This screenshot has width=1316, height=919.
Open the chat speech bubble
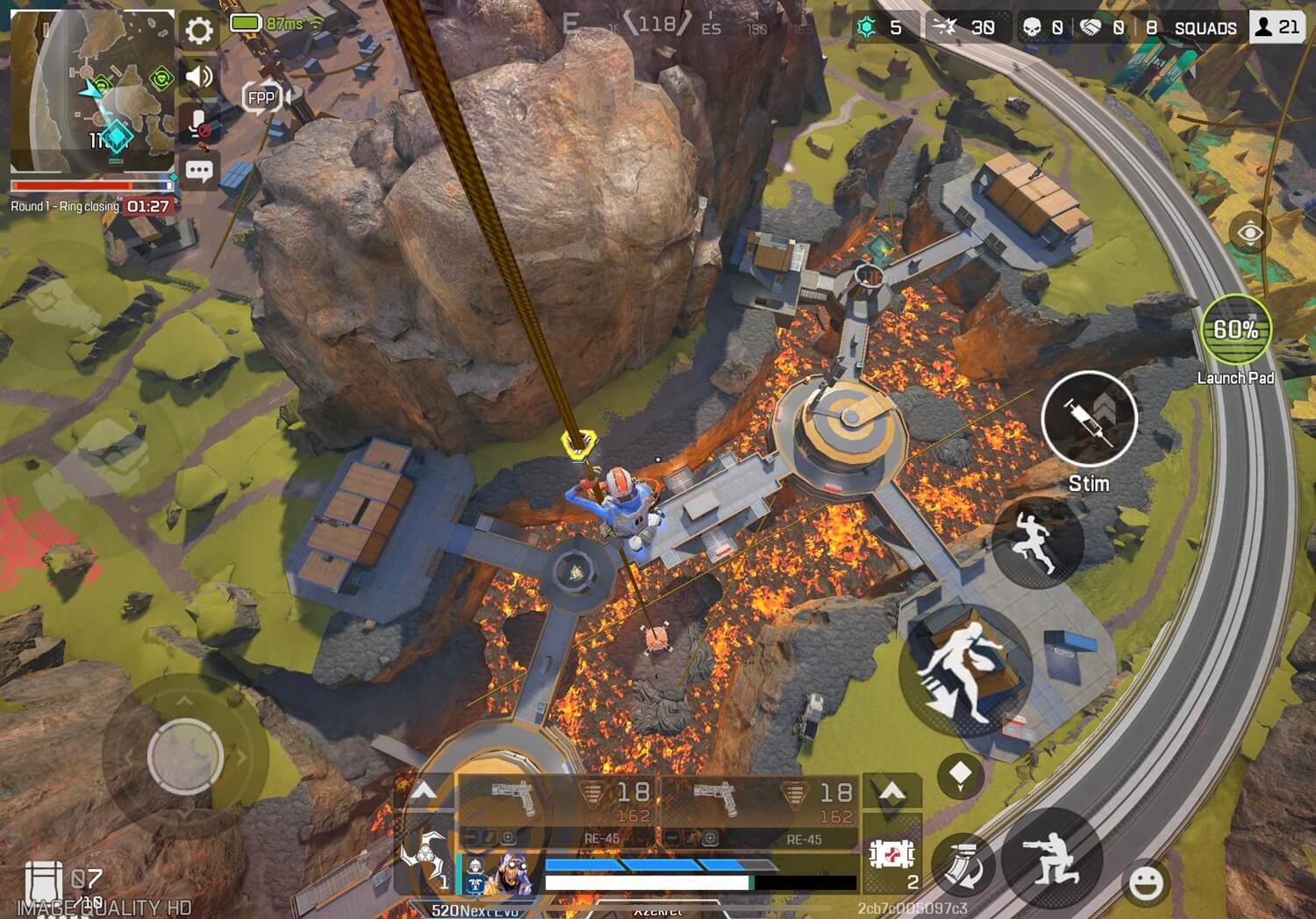(x=199, y=171)
